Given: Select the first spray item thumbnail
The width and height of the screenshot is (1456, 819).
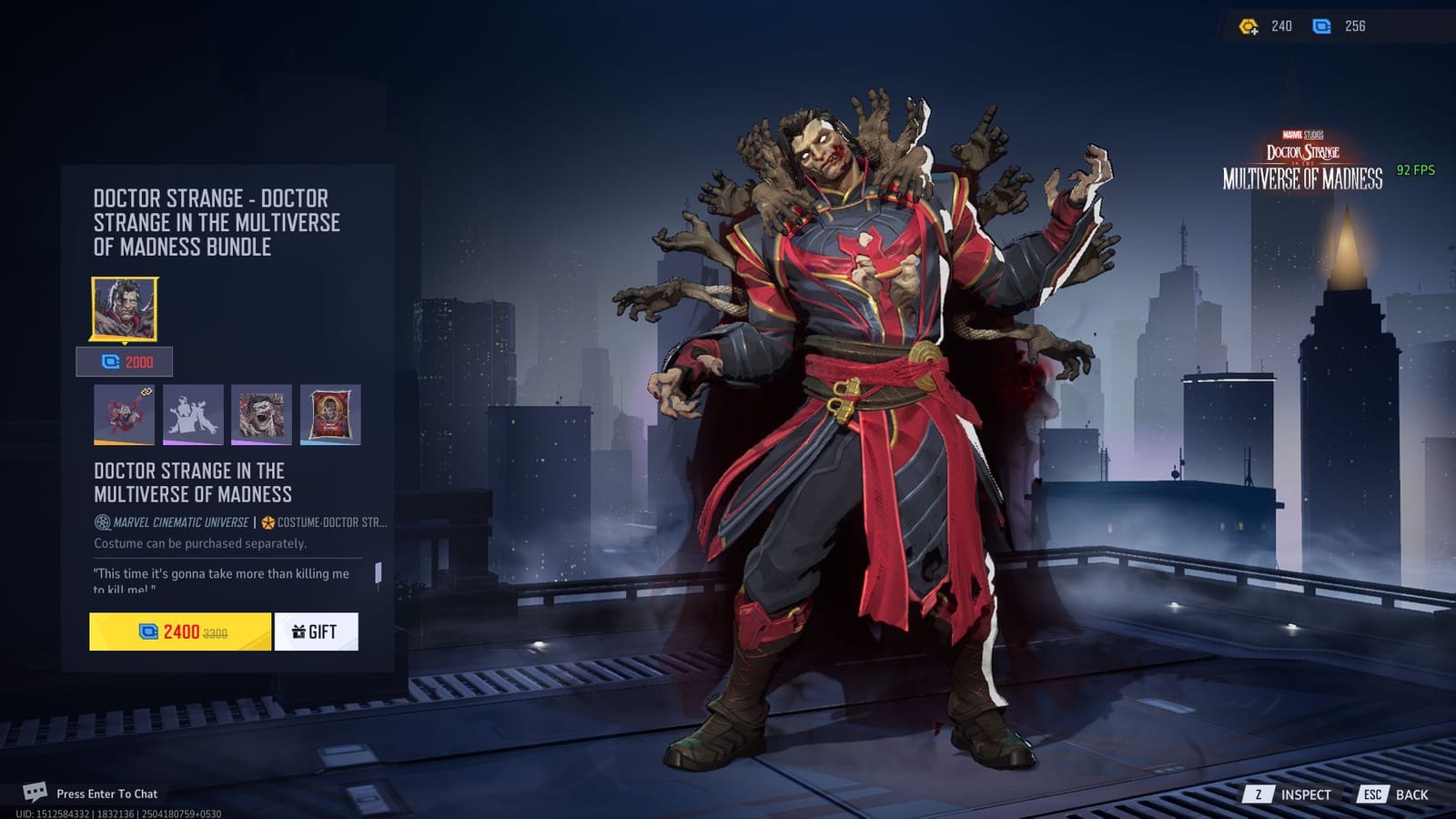Looking at the screenshot, I should pyautogui.click(x=124, y=416).
